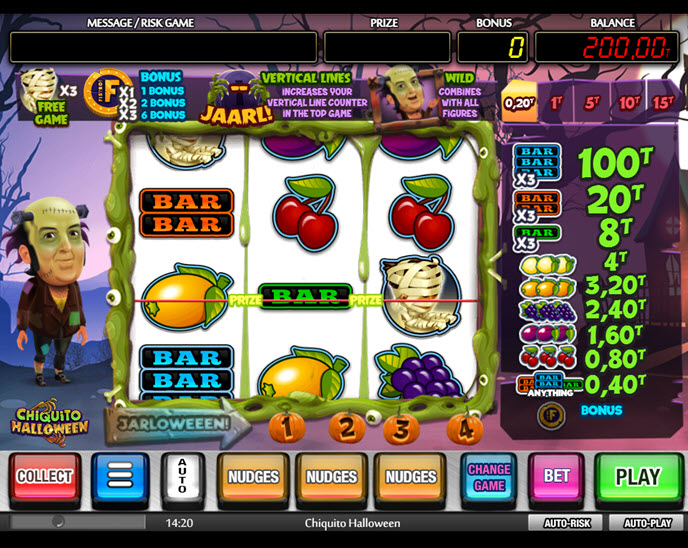Pick the 15T bet amount

click(663, 101)
